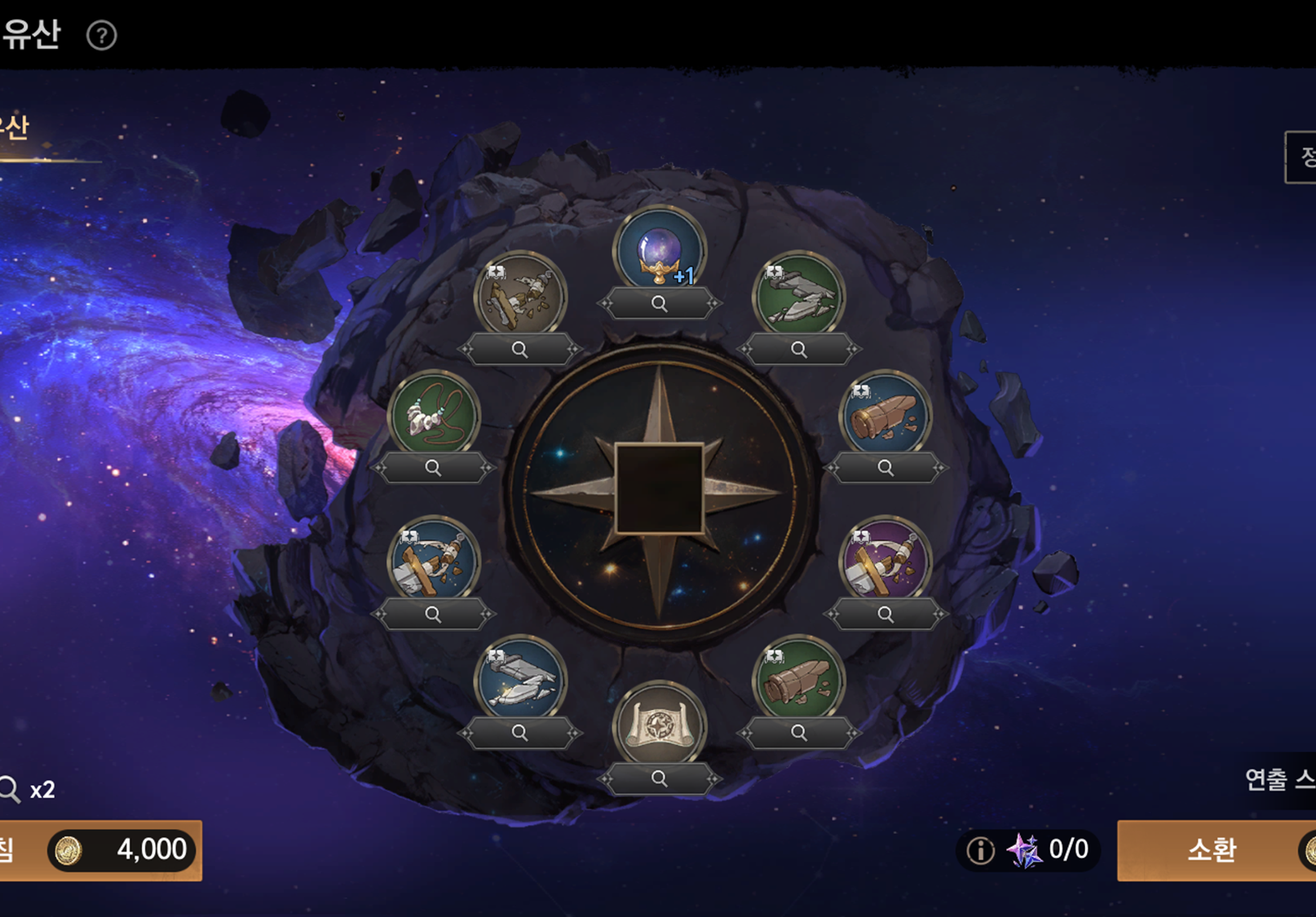This screenshot has width=1316, height=917.
Task: Select the bone necklace relic slot
Action: point(433,414)
